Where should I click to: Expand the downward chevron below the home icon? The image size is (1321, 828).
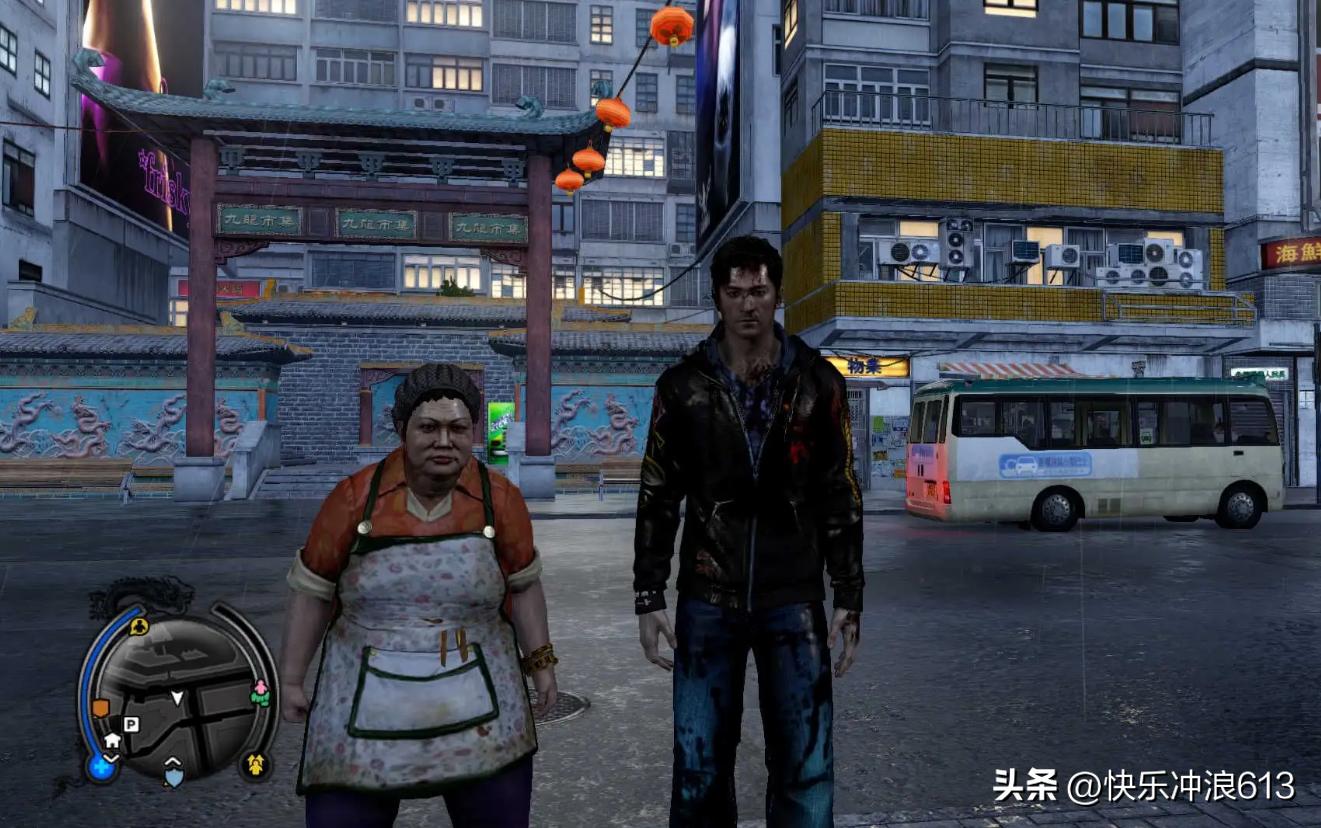coord(112,758)
